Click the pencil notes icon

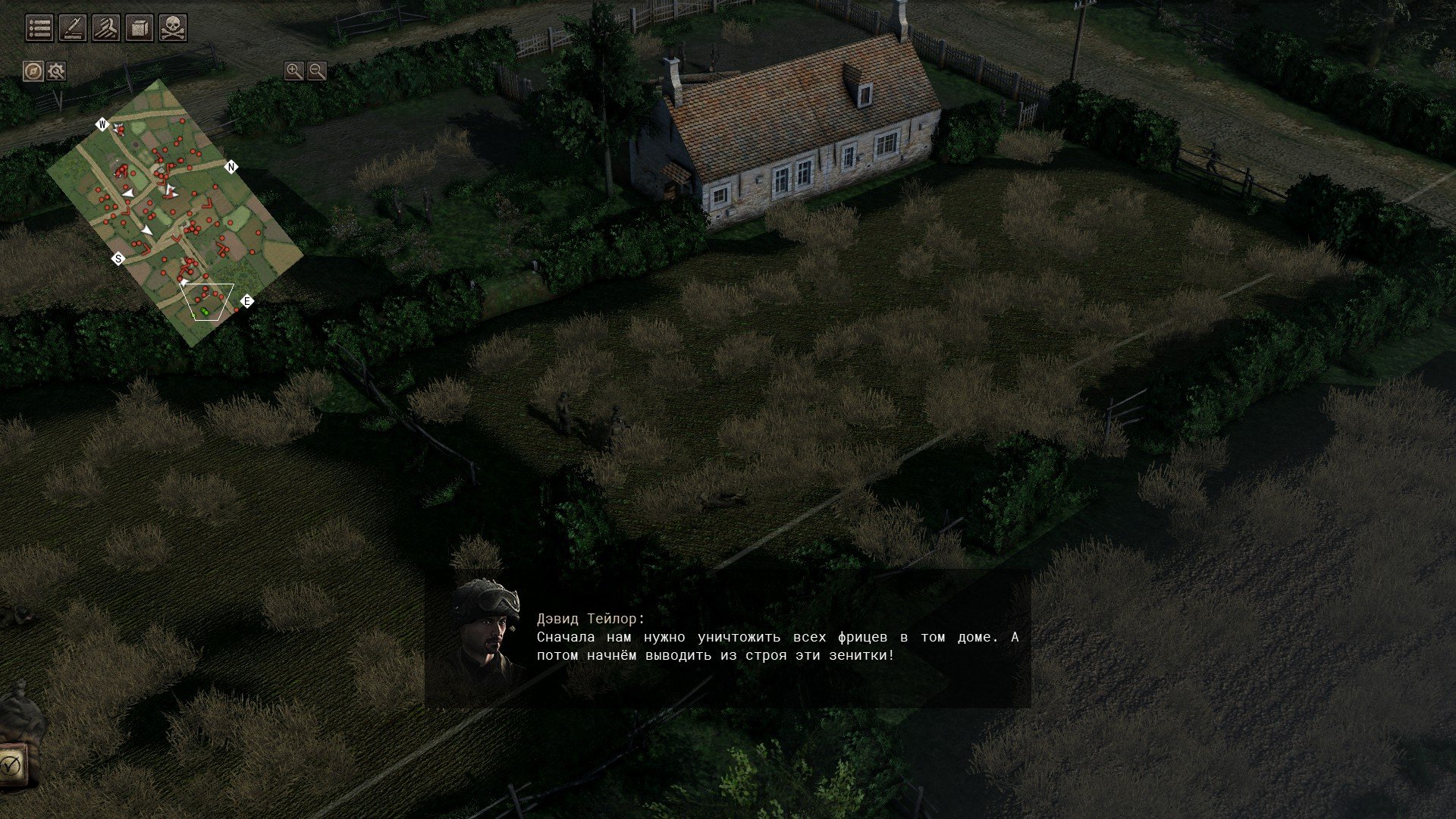click(x=73, y=28)
